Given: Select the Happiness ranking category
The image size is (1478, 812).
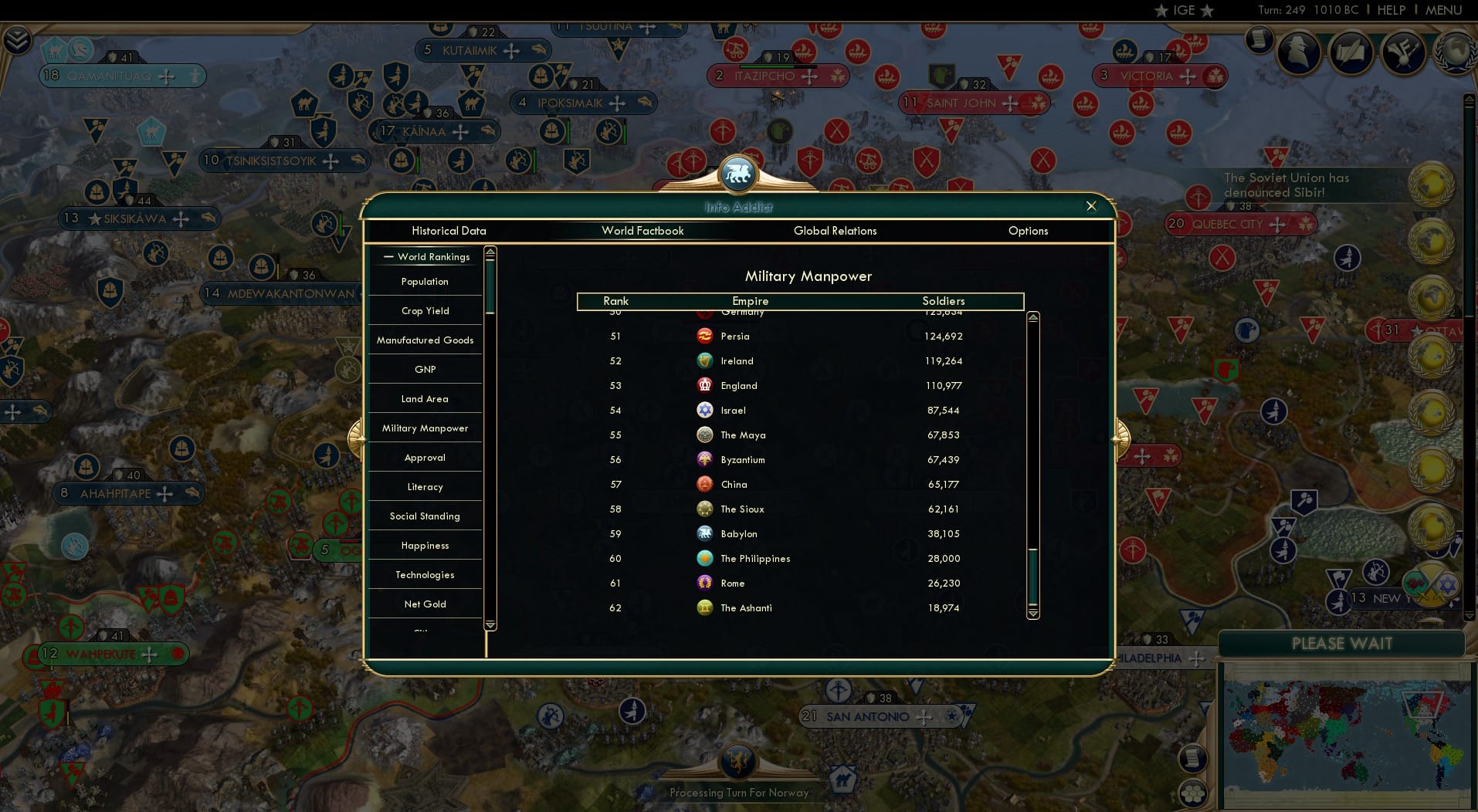Looking at the screenshot, I should [425, 545].
